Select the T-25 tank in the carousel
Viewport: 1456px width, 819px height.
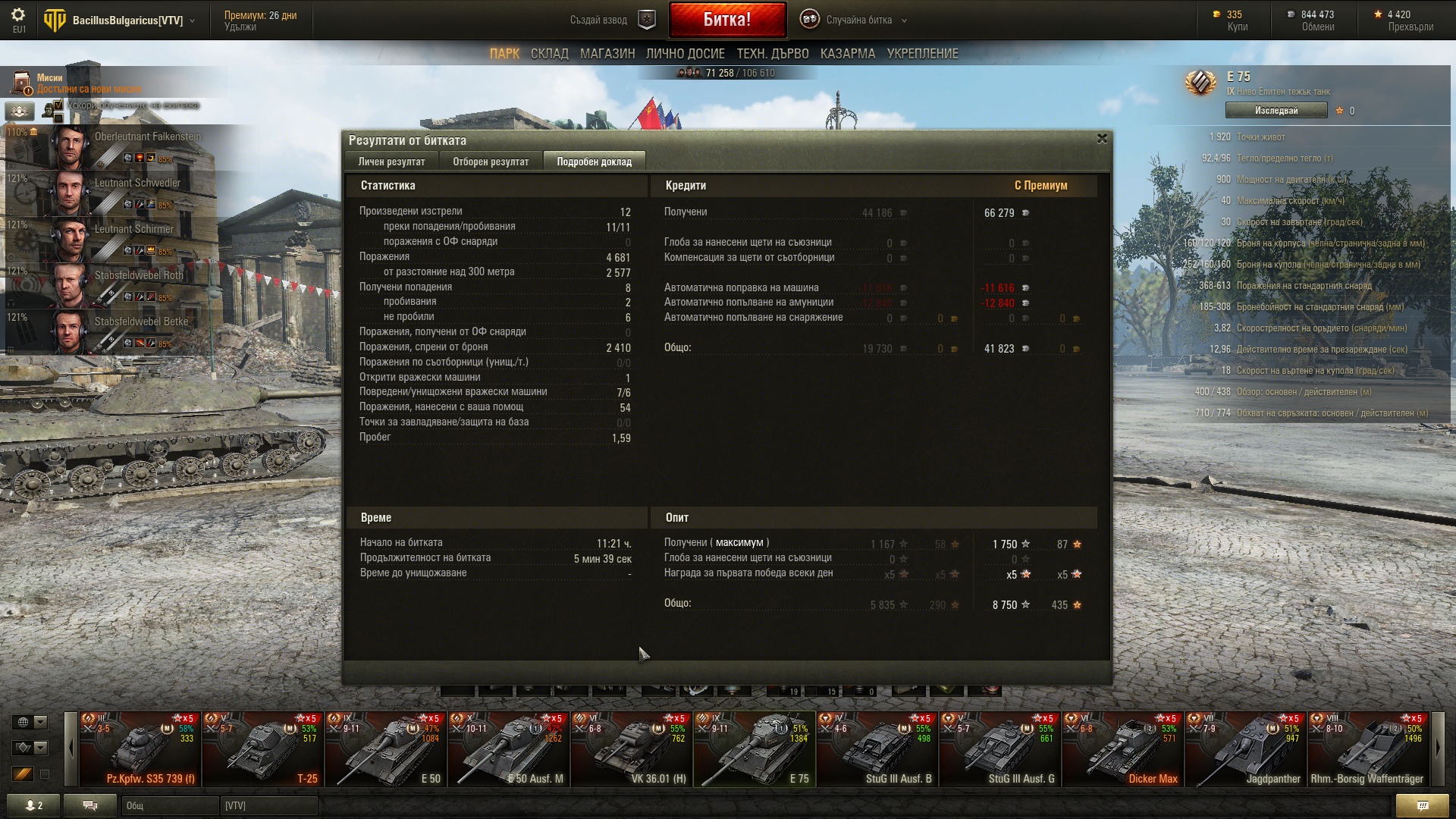click(262, 749)
